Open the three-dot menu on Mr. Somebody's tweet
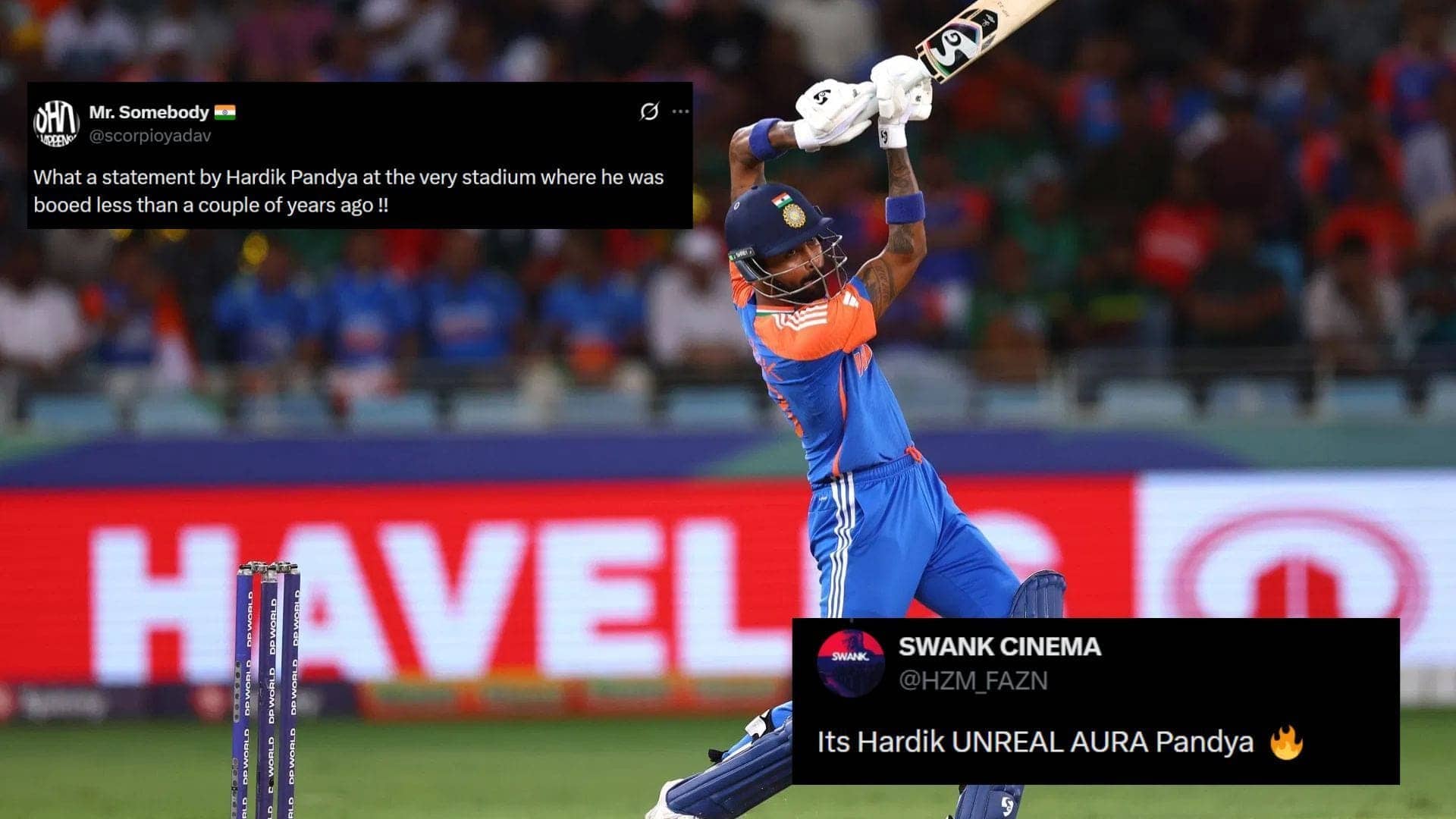Viewport: 1456px width, 819px height. pyautogui.click(x=680, y=112)
